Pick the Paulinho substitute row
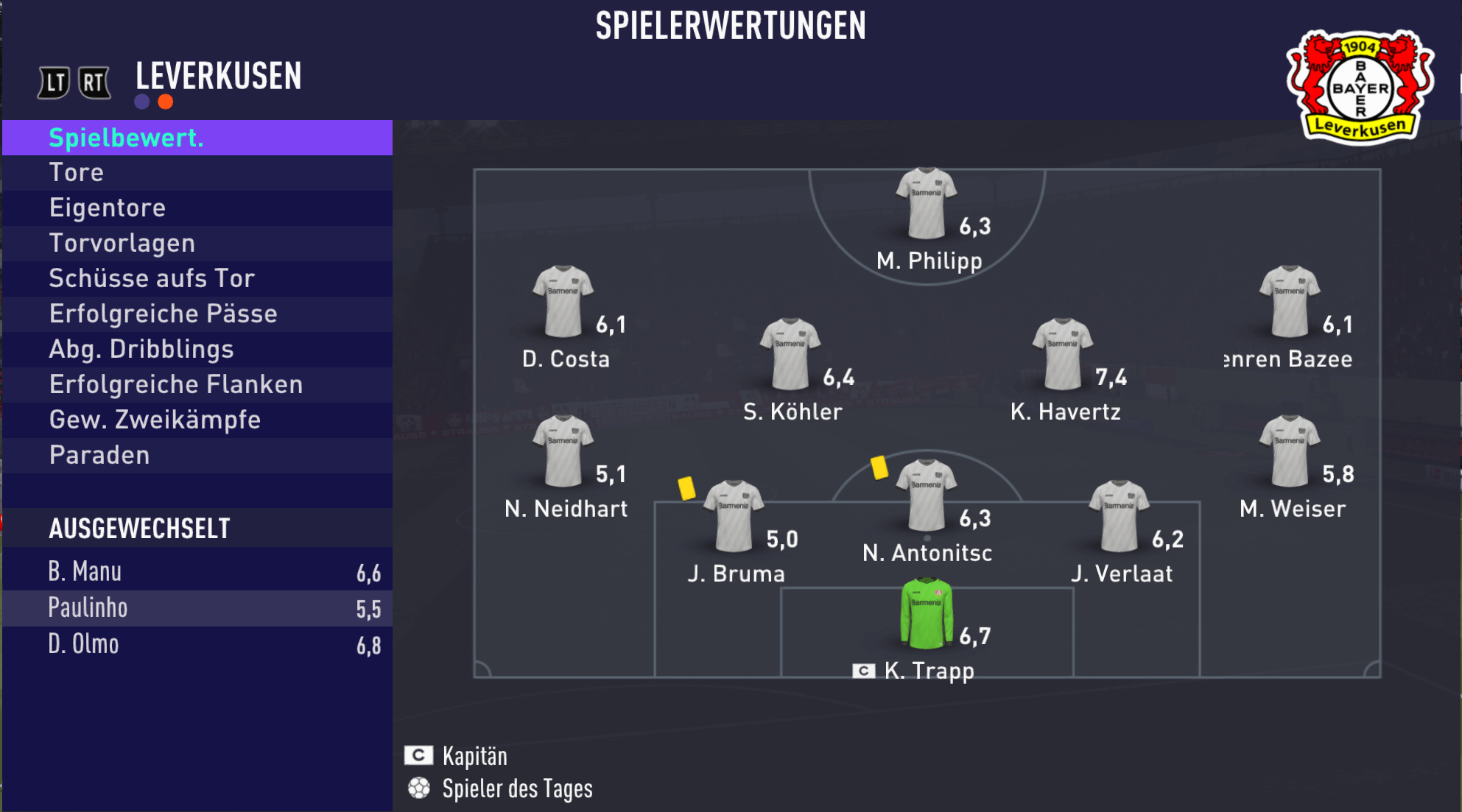Image resolution: width=1462 pixels, height=812 pixels. point(197,608)
